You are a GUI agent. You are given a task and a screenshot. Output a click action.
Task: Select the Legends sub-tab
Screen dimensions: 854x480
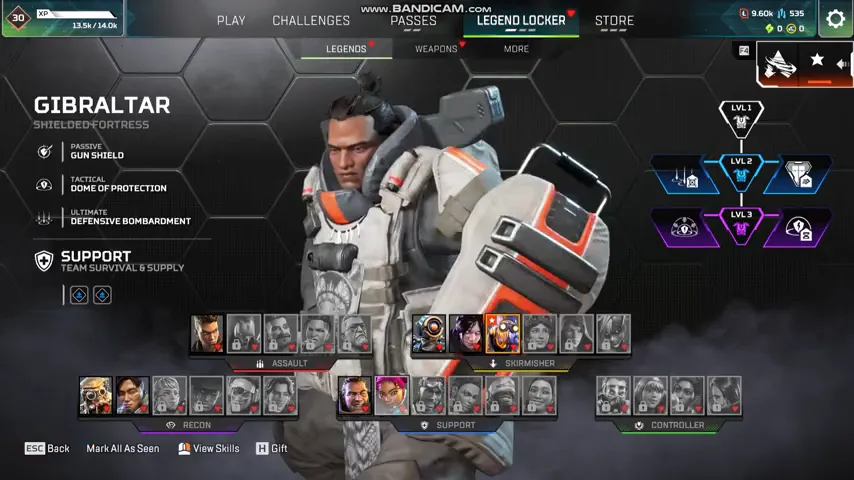[x=346, y=48]
